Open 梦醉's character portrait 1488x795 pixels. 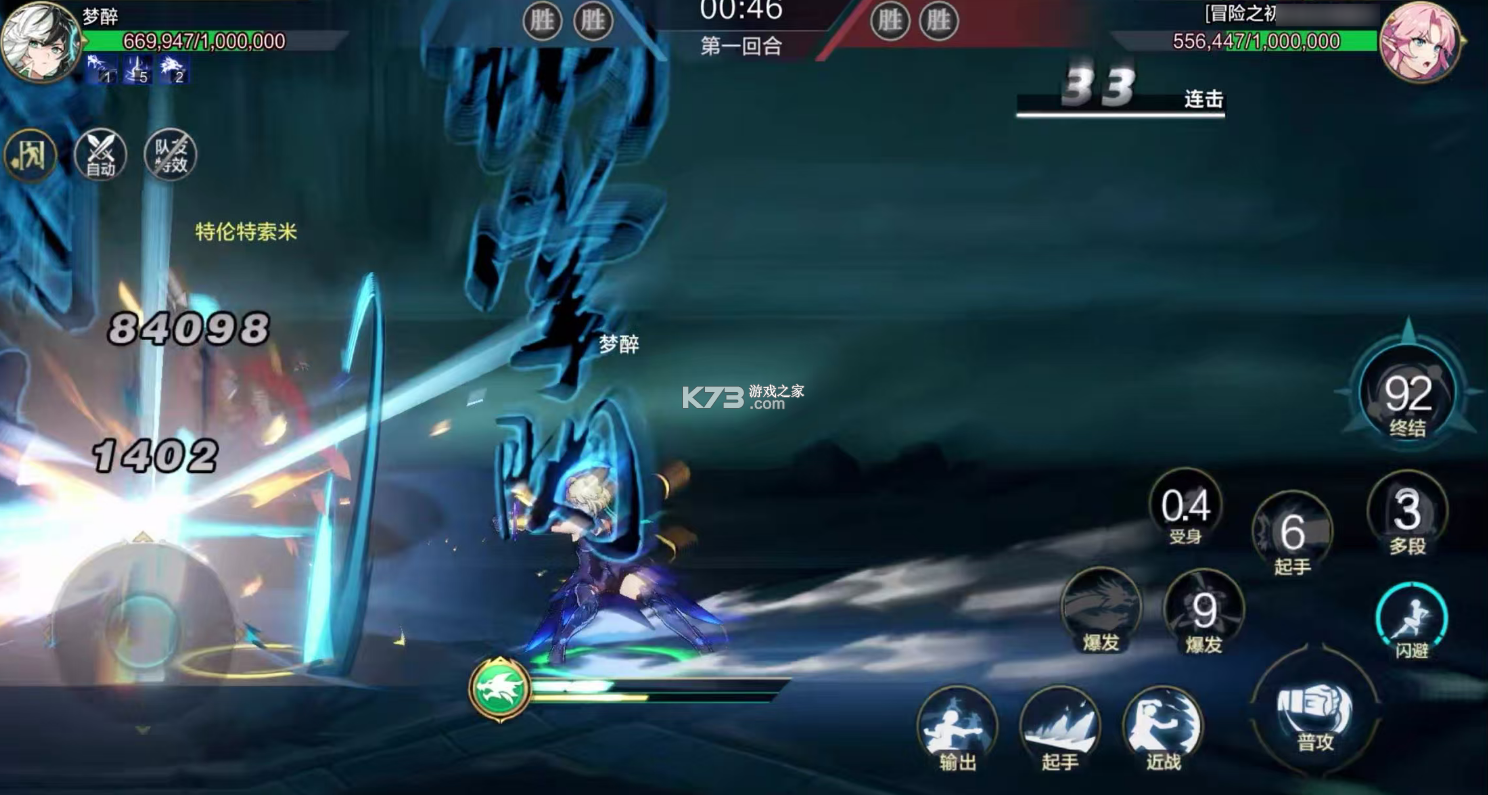pos(40,42)
